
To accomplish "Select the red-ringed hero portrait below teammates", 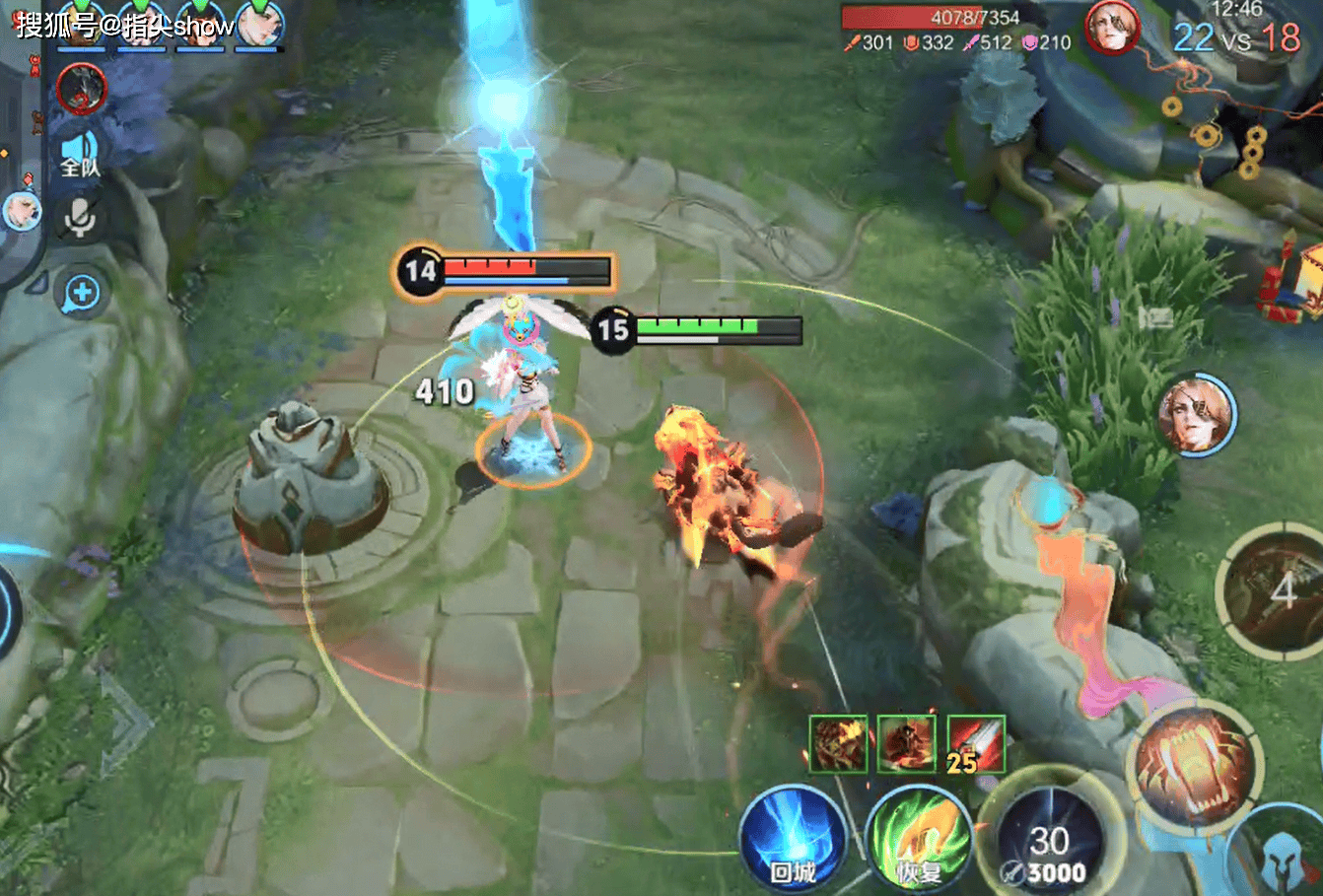I will [x=81, y=89].
